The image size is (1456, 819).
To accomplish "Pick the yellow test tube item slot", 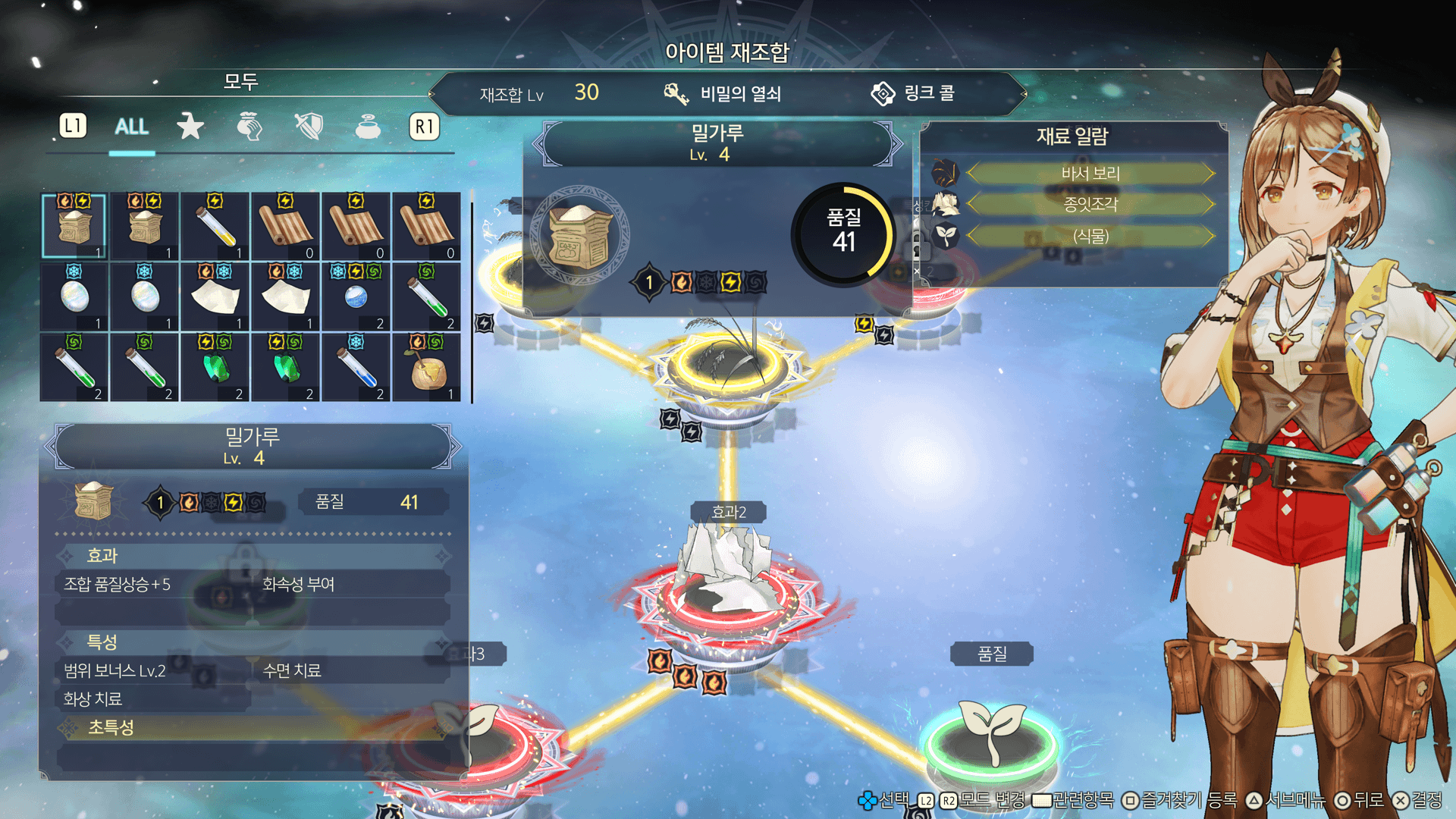I will click(215, 227).
